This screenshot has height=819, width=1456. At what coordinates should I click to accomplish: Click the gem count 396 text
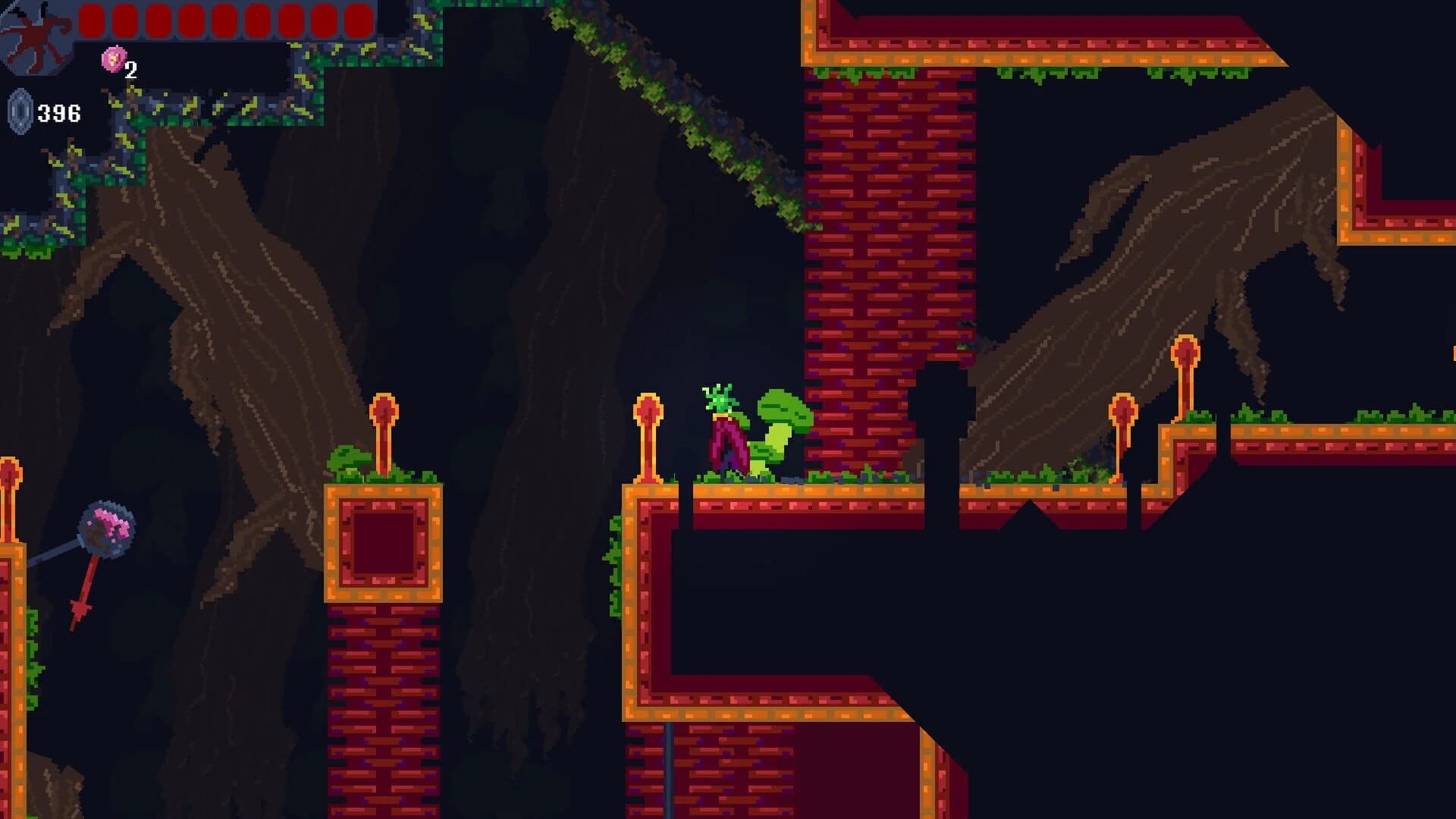[61, 112]
